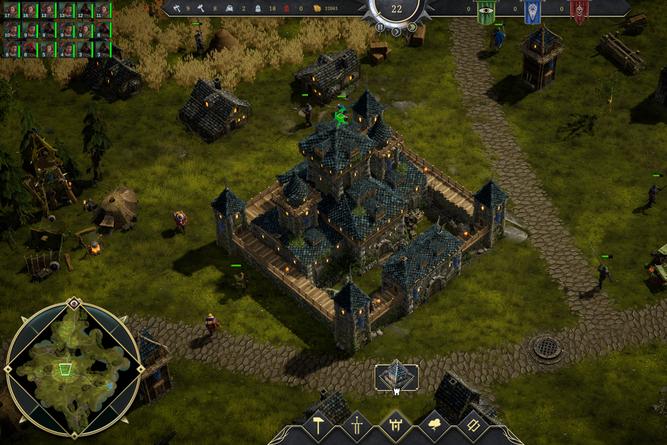Viewport: 667px width, 445px height.
Task: Select the green eye faction banner
Action: [x=486, y=12]
